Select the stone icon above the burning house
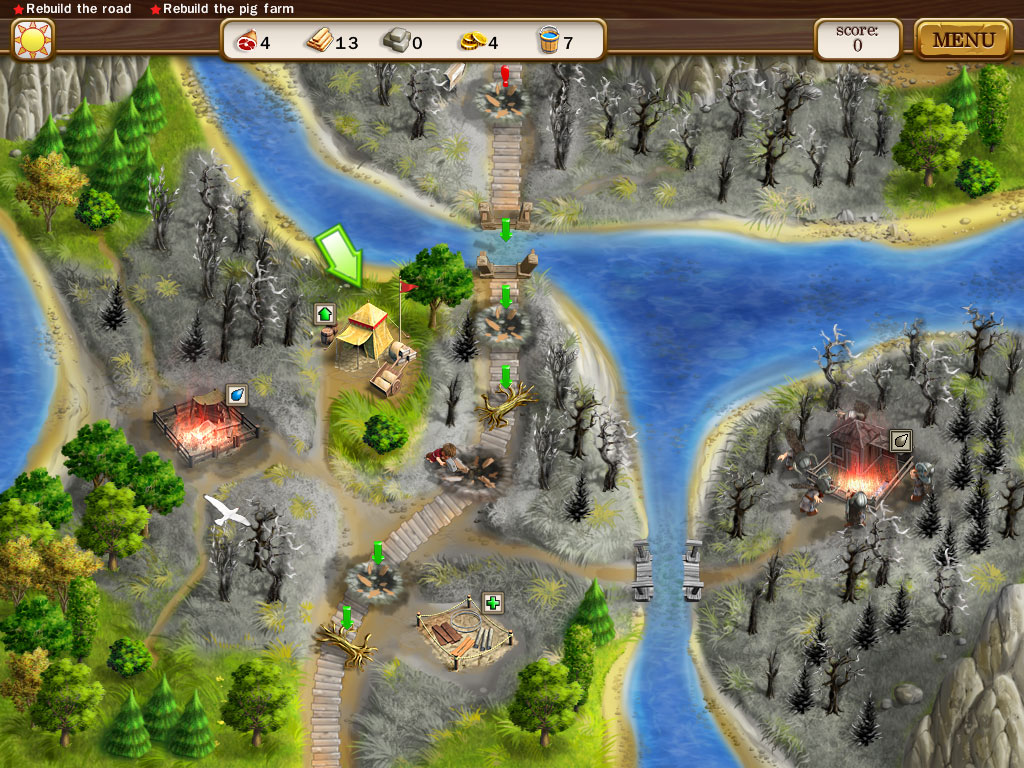1024x768 pixels. pos(900,440)
